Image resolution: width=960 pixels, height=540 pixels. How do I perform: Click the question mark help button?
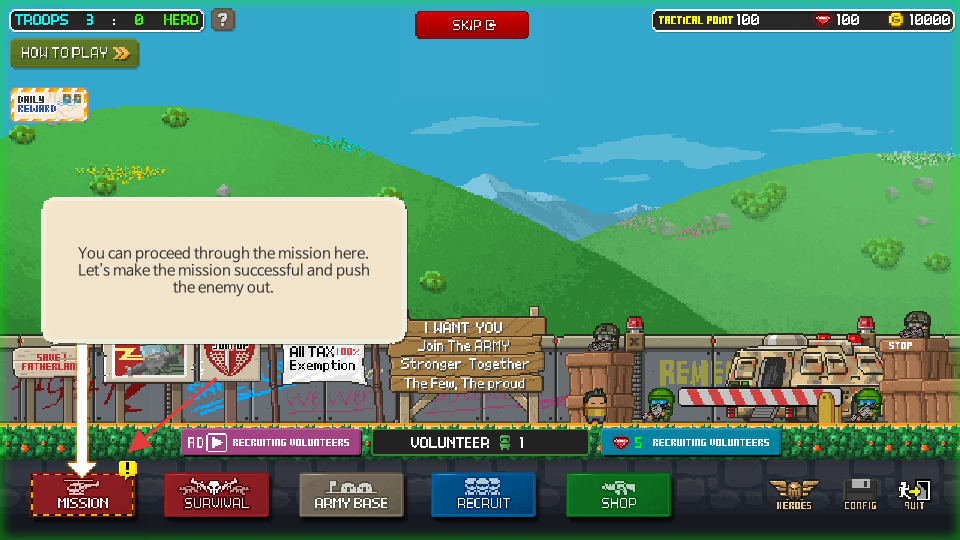(224, 20)
